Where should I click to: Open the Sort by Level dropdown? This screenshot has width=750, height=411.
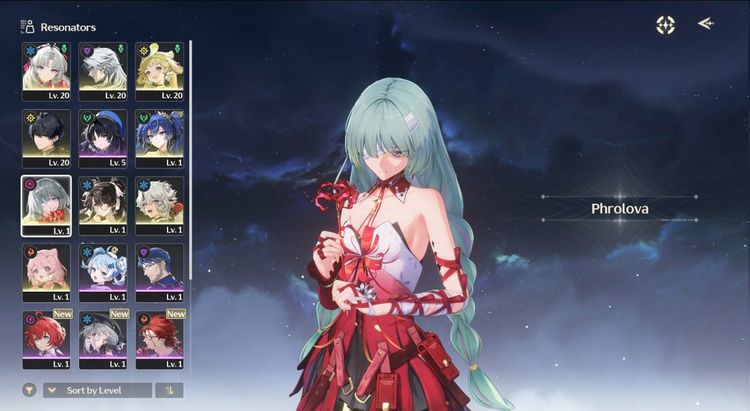point(98,390)
